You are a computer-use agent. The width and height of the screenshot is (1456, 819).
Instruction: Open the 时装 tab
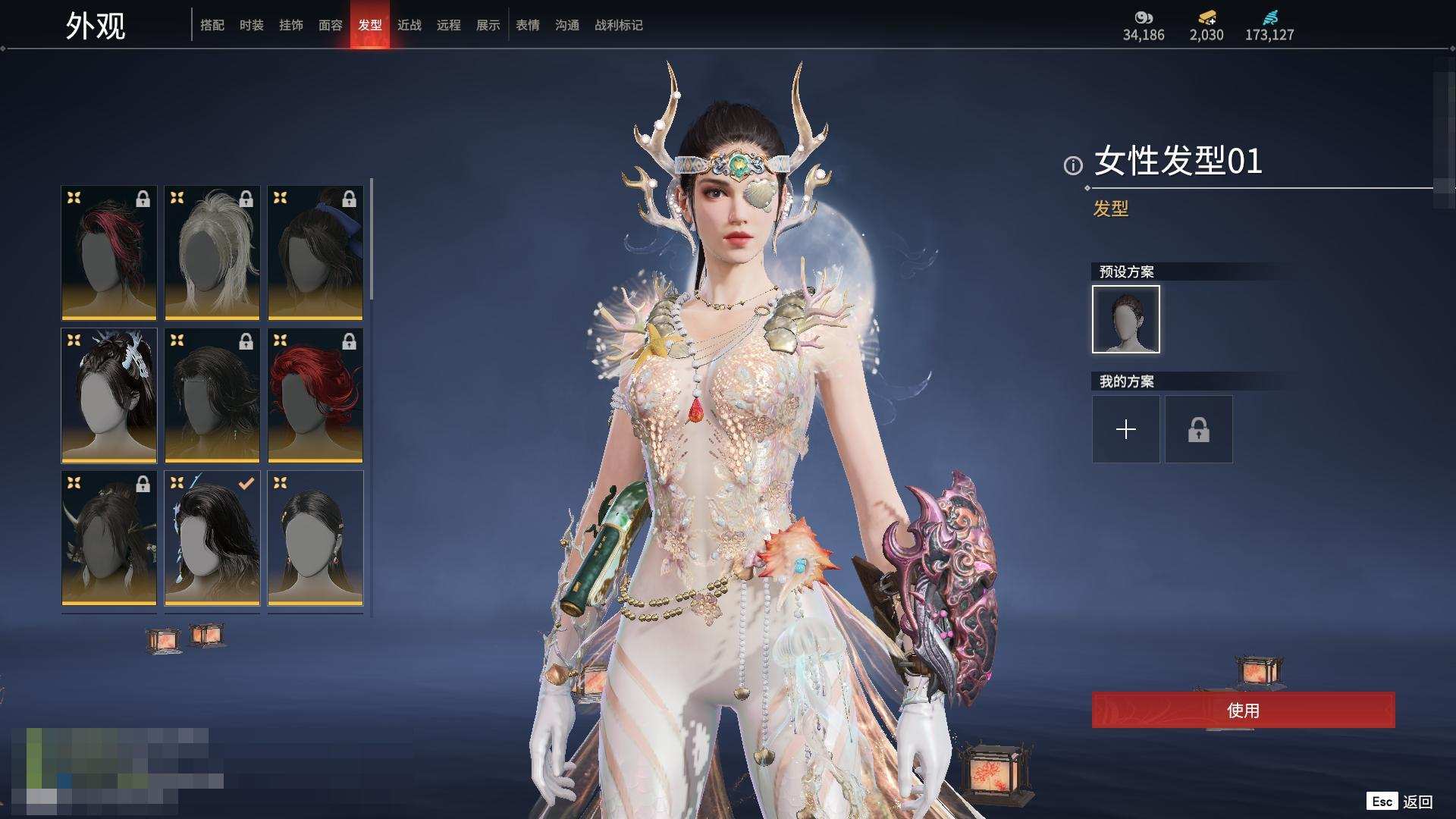click(252, 25)
